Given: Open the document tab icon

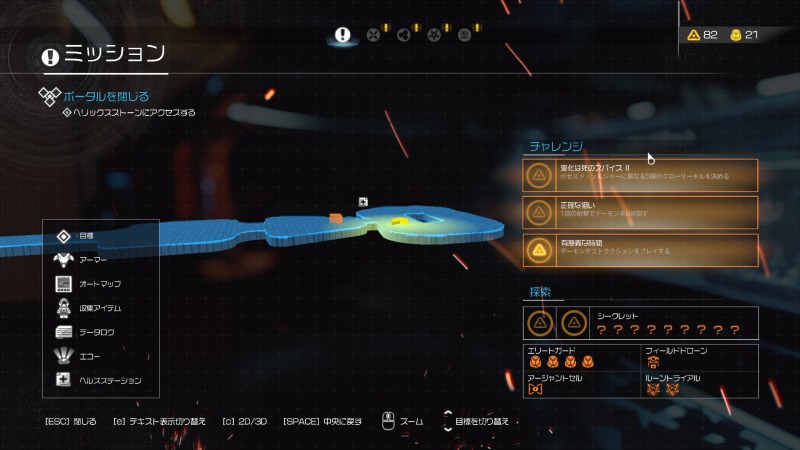Looking at the screenshot, I should pyautogui.click(x=464, y=35).
